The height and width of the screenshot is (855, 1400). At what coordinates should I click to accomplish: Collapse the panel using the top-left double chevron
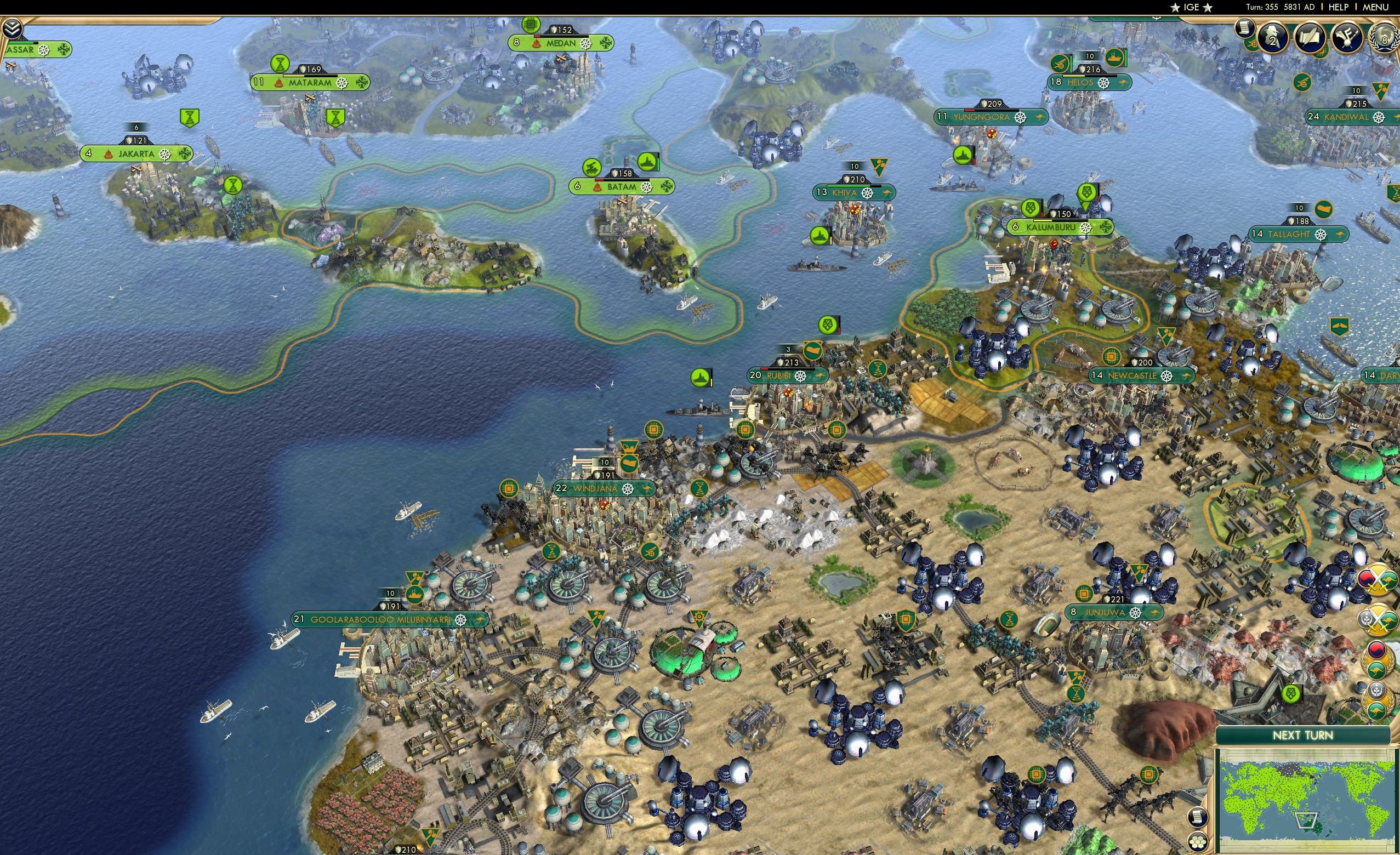tap(12, 27)
